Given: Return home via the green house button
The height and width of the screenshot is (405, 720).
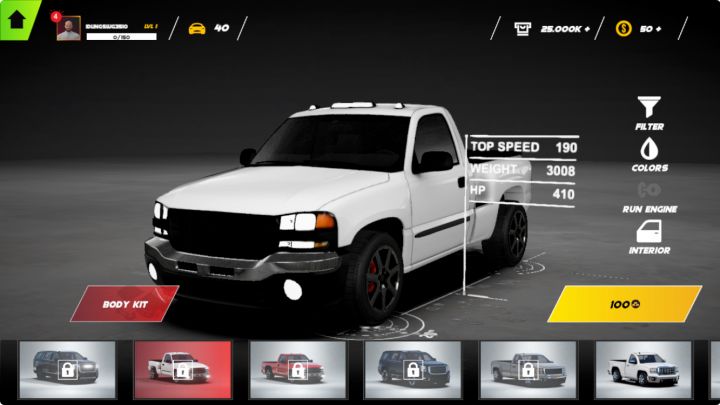Looking at the screenshot, I should (16, 18).
